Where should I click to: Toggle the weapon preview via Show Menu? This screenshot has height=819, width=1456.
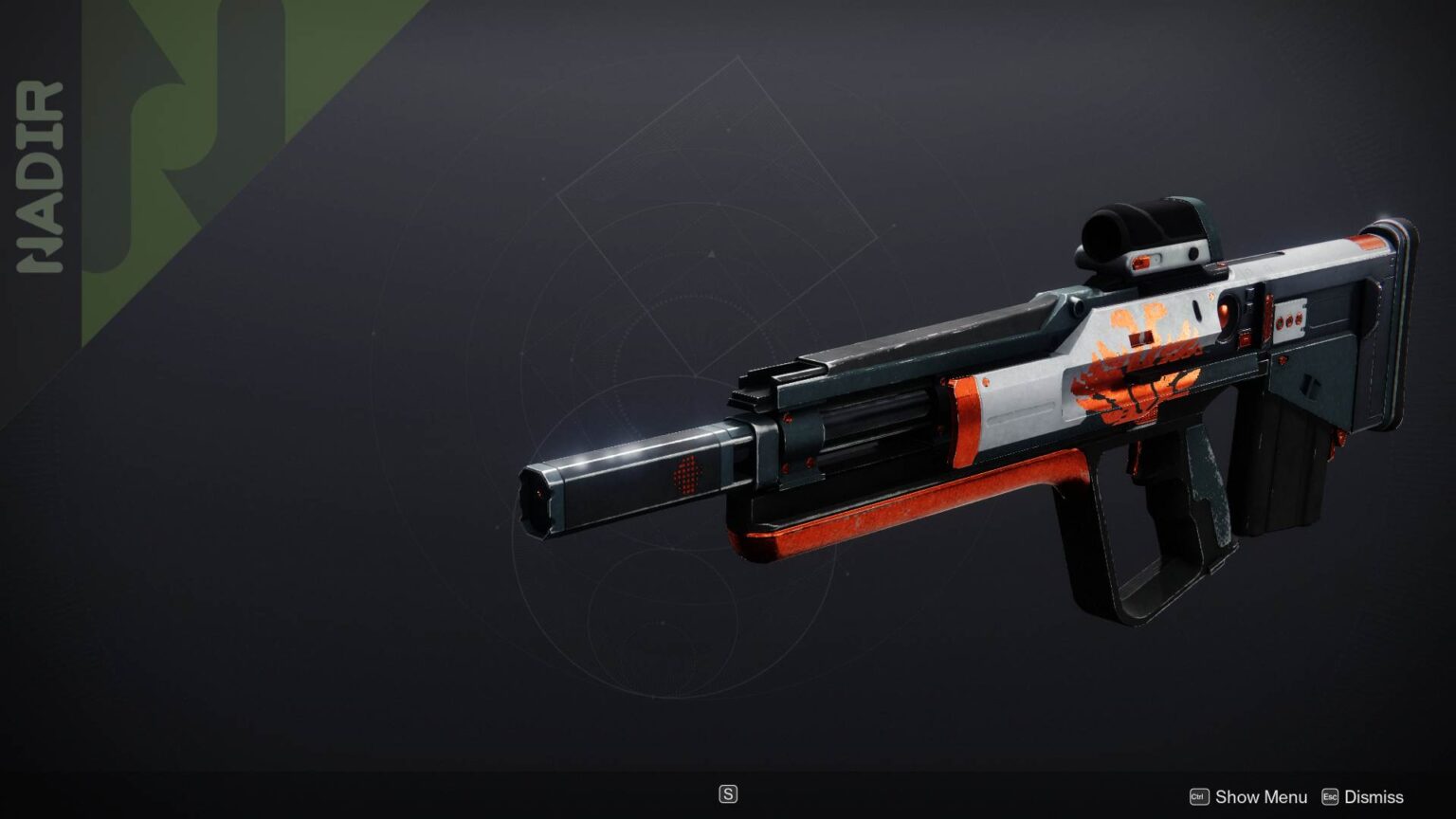click(x=1261, y=797)
